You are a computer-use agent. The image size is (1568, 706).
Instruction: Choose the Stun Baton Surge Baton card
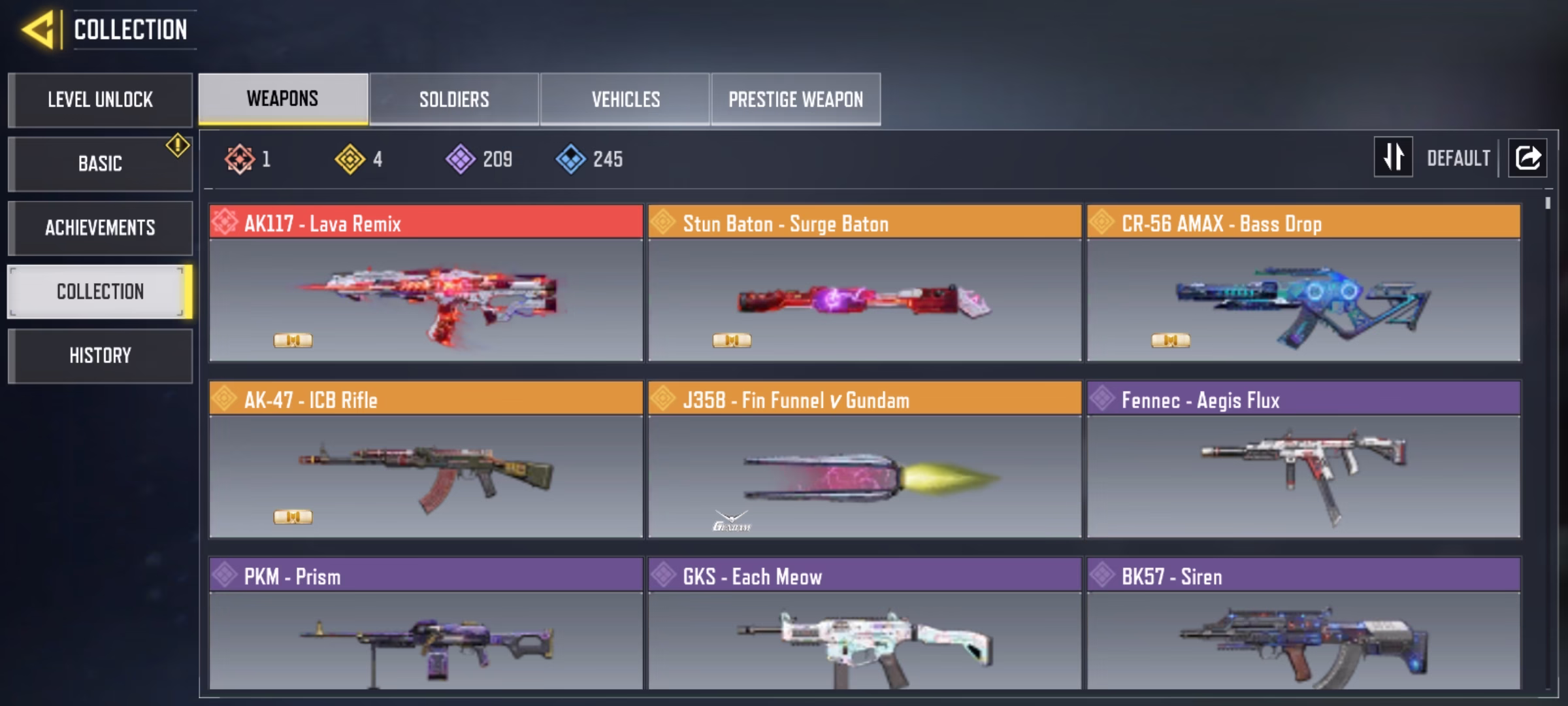[x=864, y=283]
